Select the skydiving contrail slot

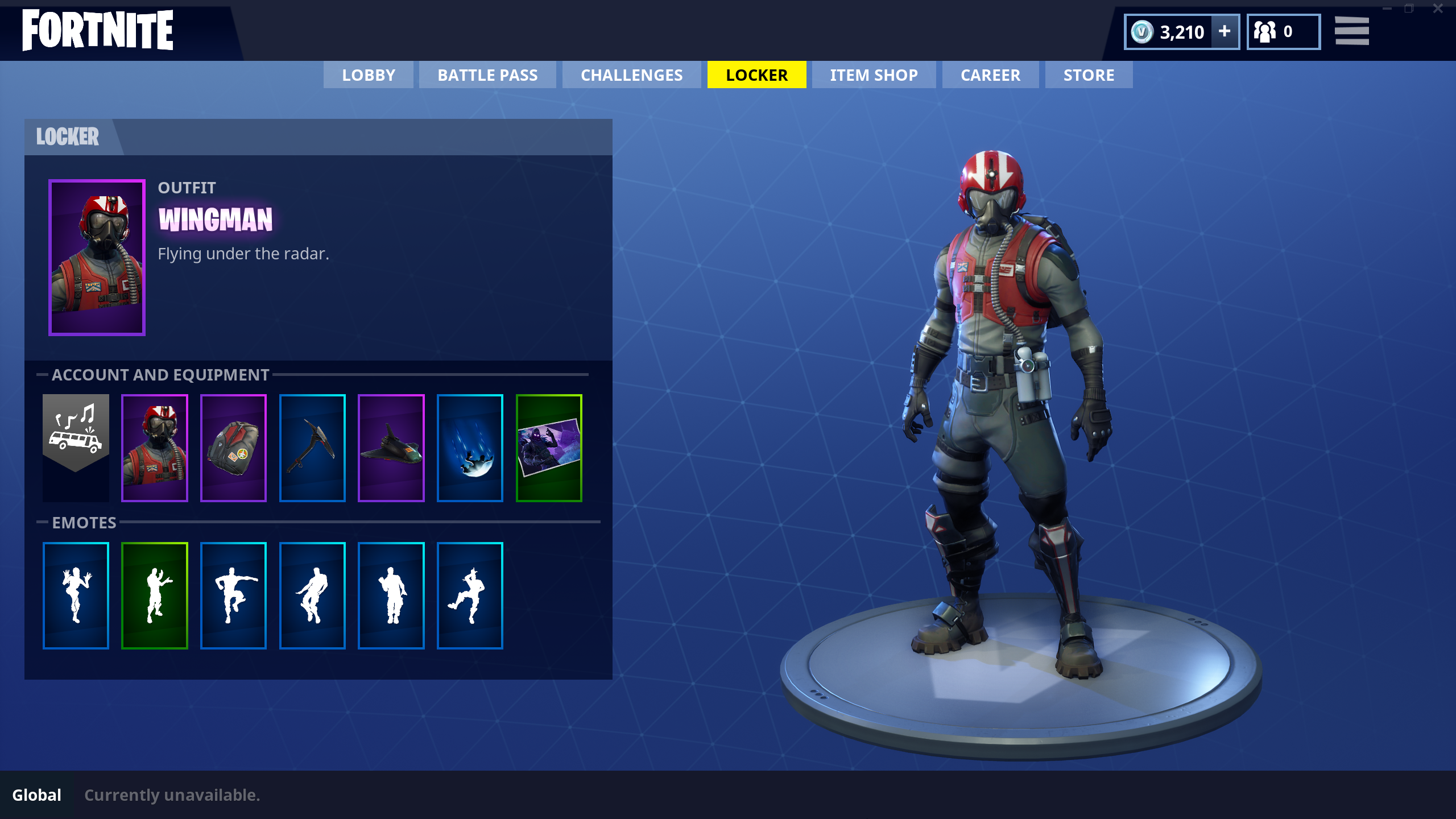tap(469, 446)
